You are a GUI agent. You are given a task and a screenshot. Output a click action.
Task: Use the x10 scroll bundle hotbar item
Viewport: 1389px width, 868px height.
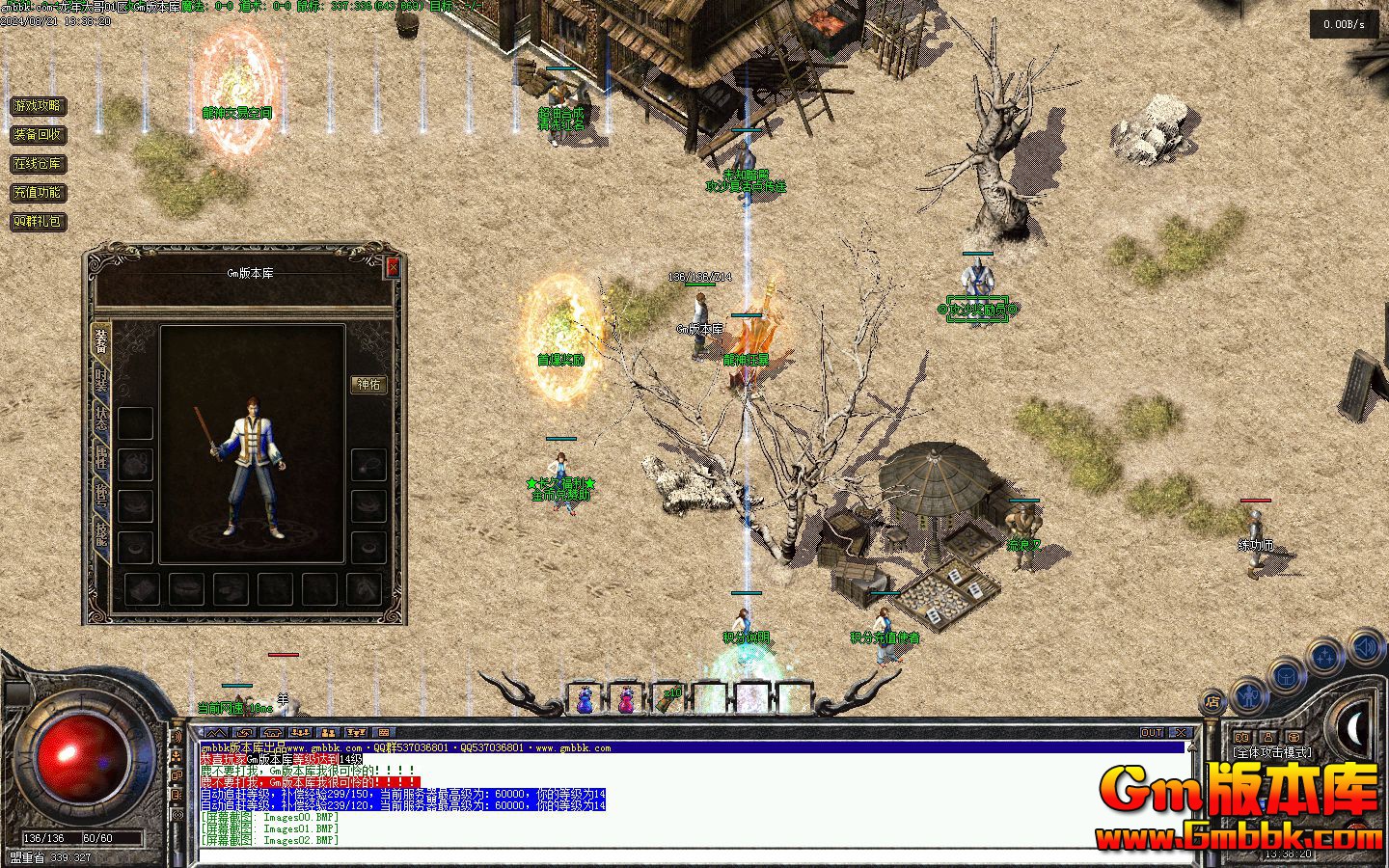(669, 698)
